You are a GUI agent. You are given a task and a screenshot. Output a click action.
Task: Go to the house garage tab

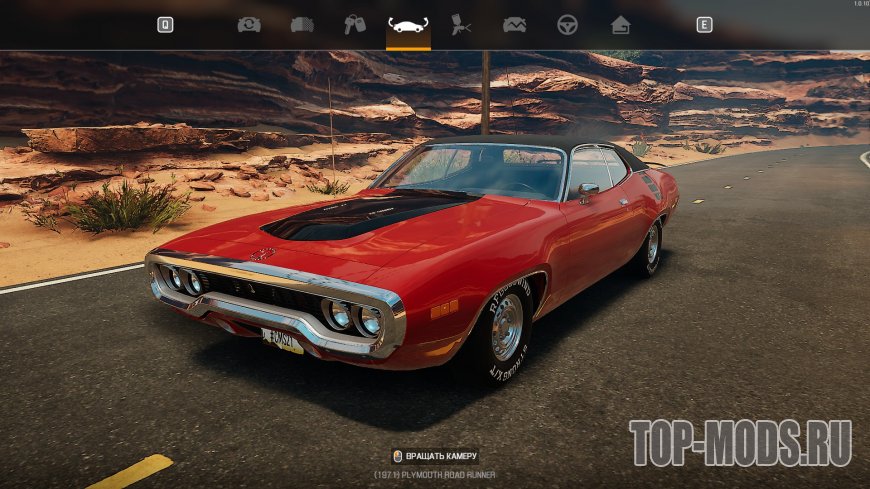[x=620, y=25]
